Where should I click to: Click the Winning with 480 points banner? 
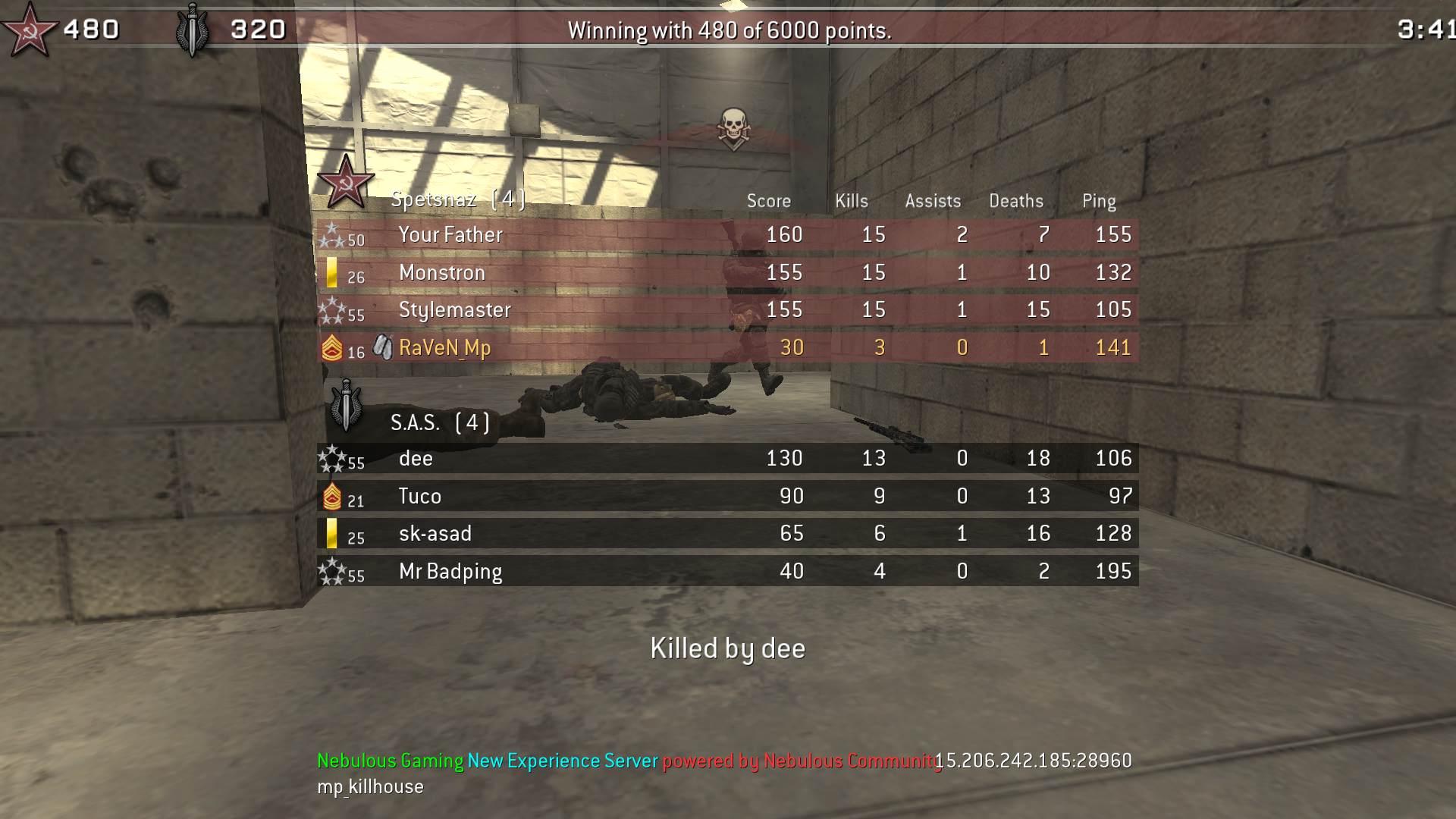coord(730,31)
